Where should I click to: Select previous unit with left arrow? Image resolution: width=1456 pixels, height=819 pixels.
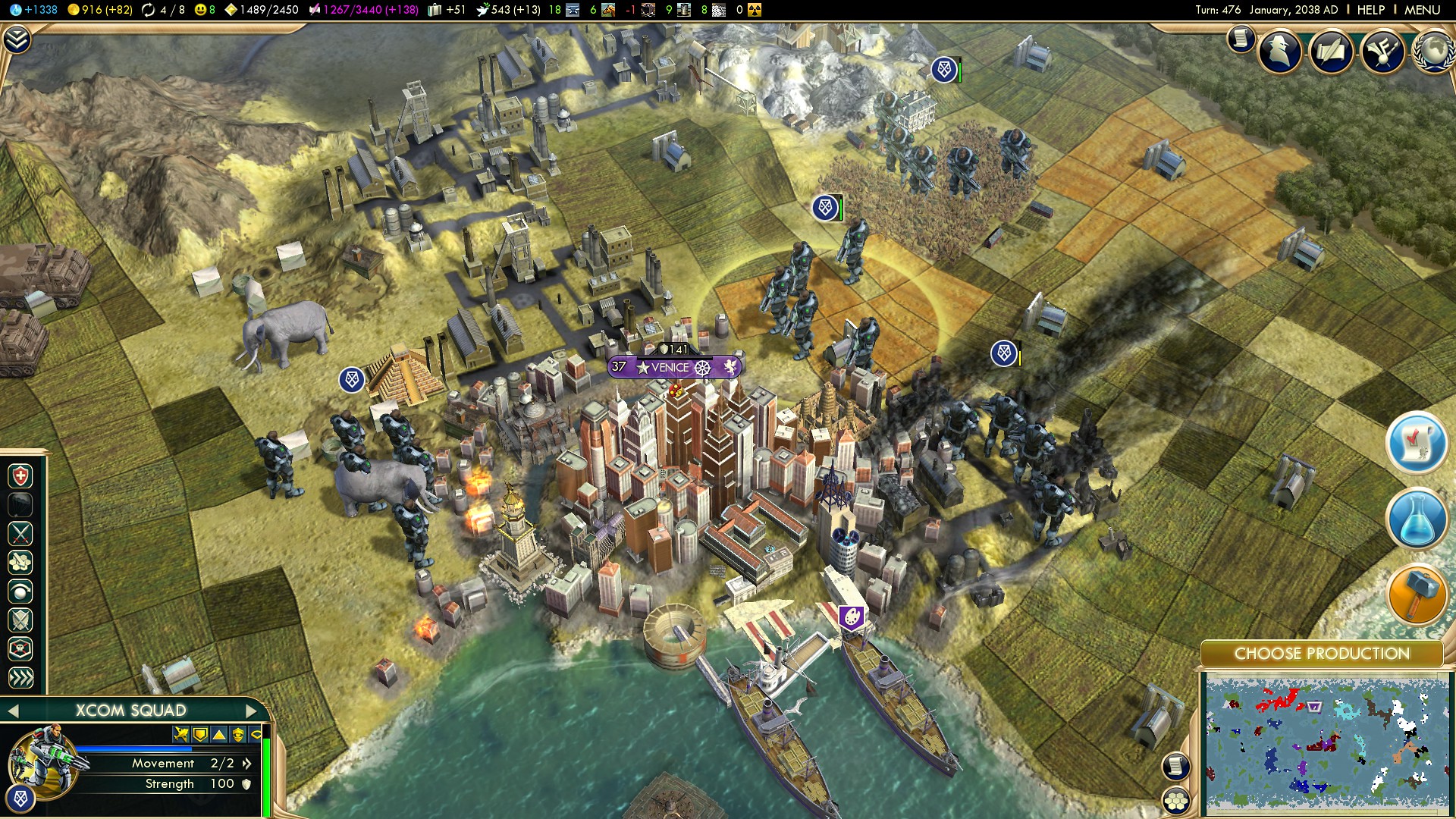click(12, 711)
